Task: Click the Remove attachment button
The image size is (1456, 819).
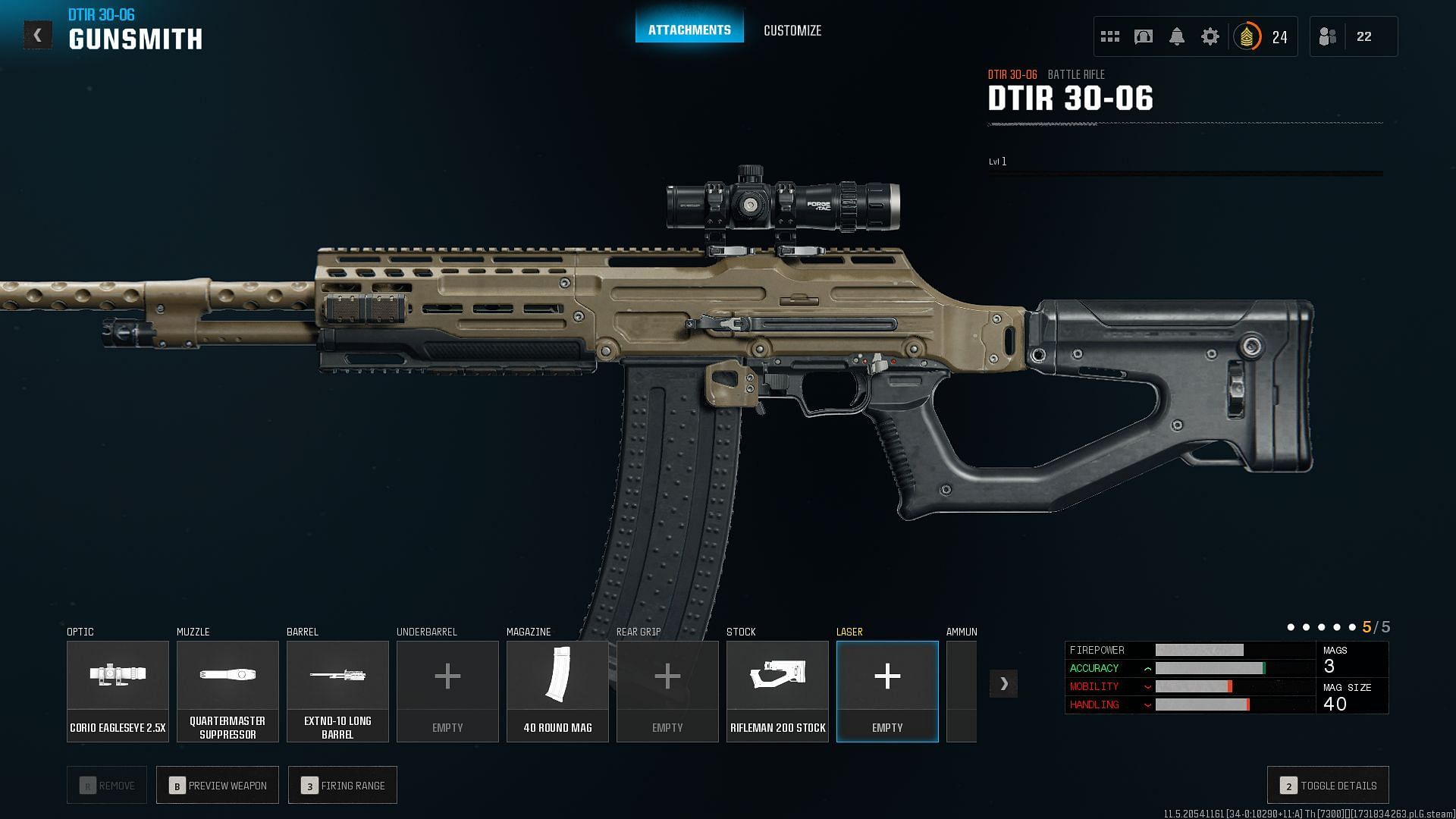Action: (x=107, y=786)
